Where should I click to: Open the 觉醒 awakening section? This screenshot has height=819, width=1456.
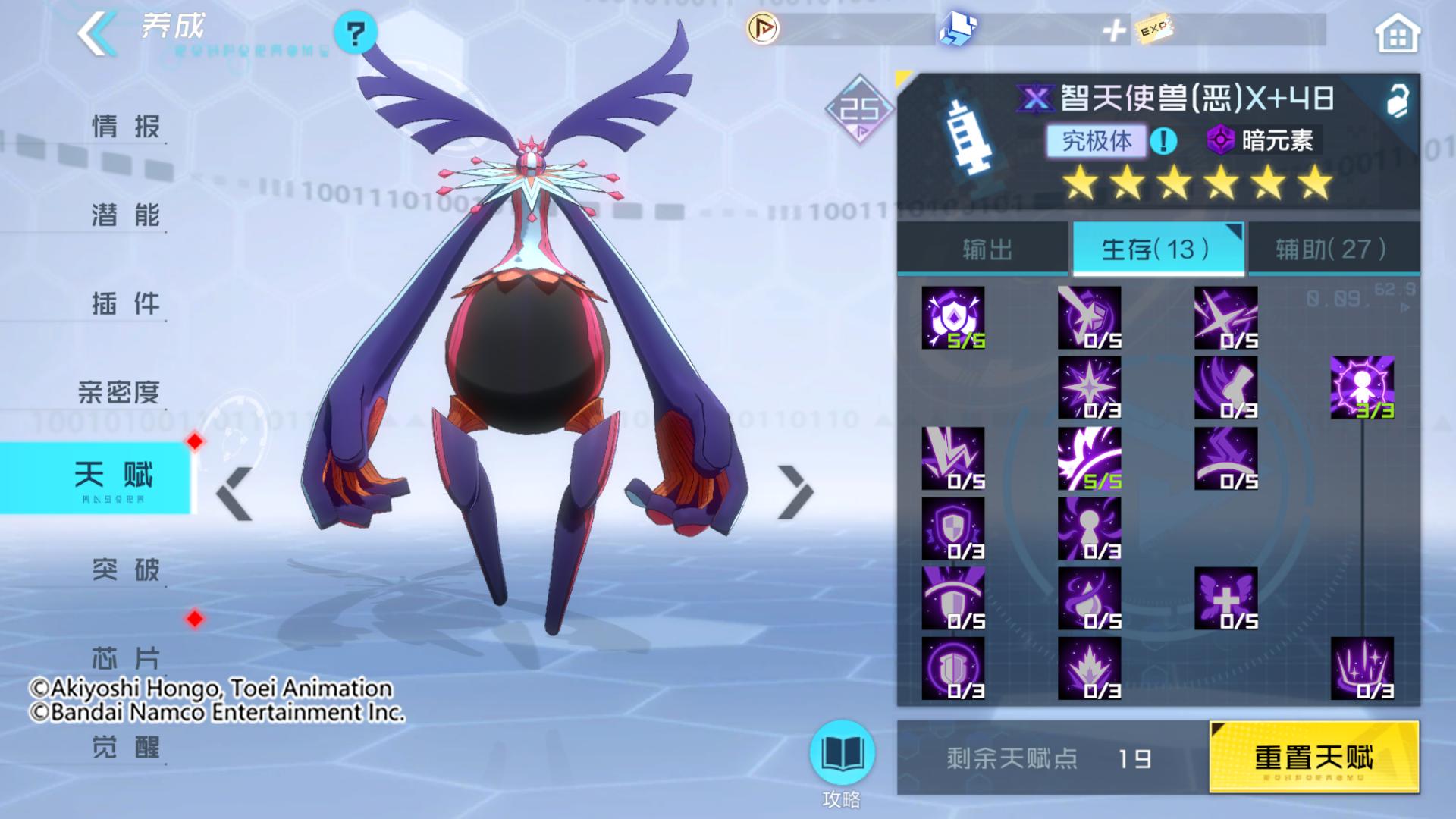[x=125, y=747]
